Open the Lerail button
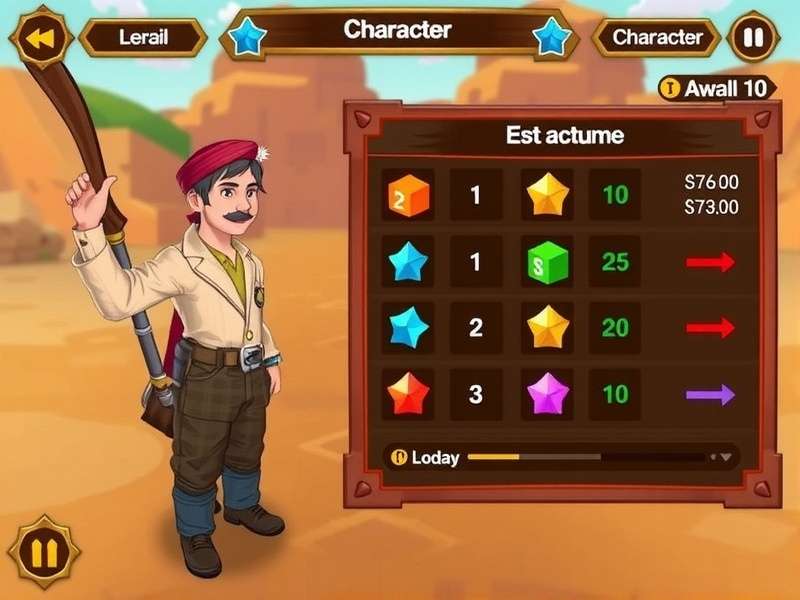This screenshot has height=600, width=800. [x=143, y=38]
